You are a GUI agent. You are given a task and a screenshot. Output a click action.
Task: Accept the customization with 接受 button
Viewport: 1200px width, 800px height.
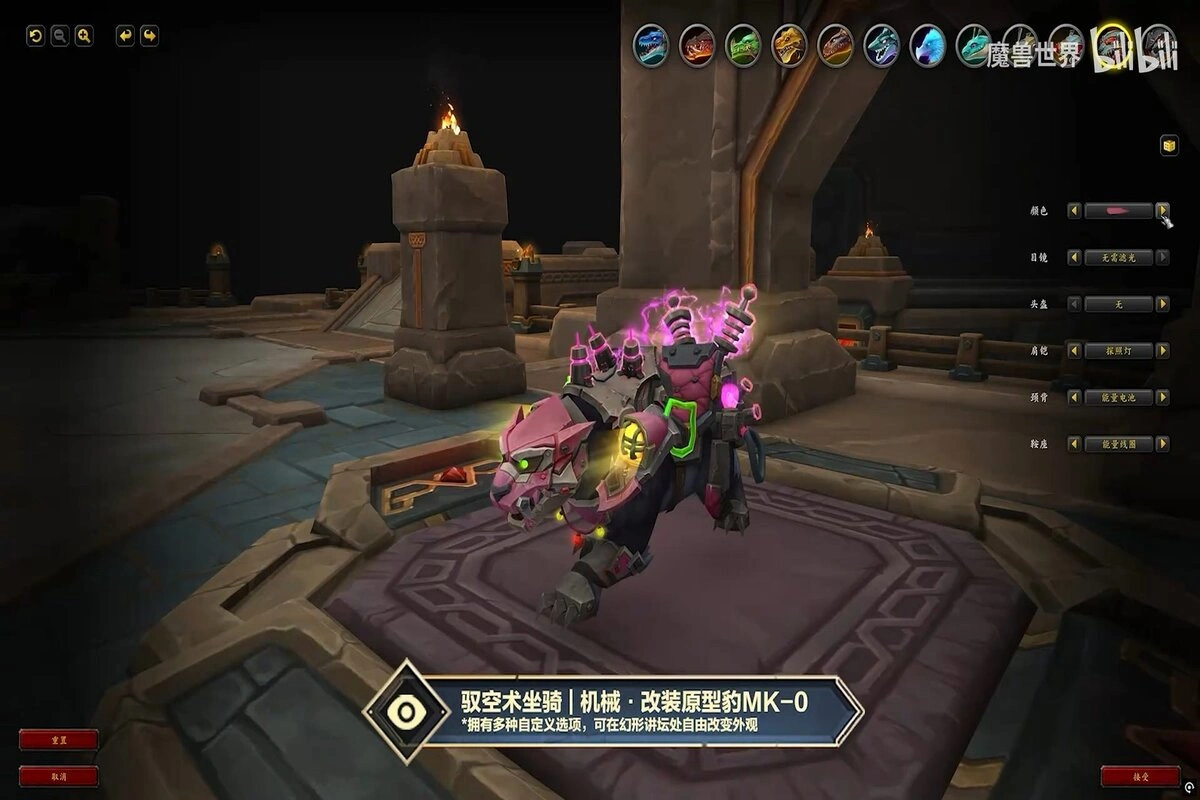[1140, 776]
